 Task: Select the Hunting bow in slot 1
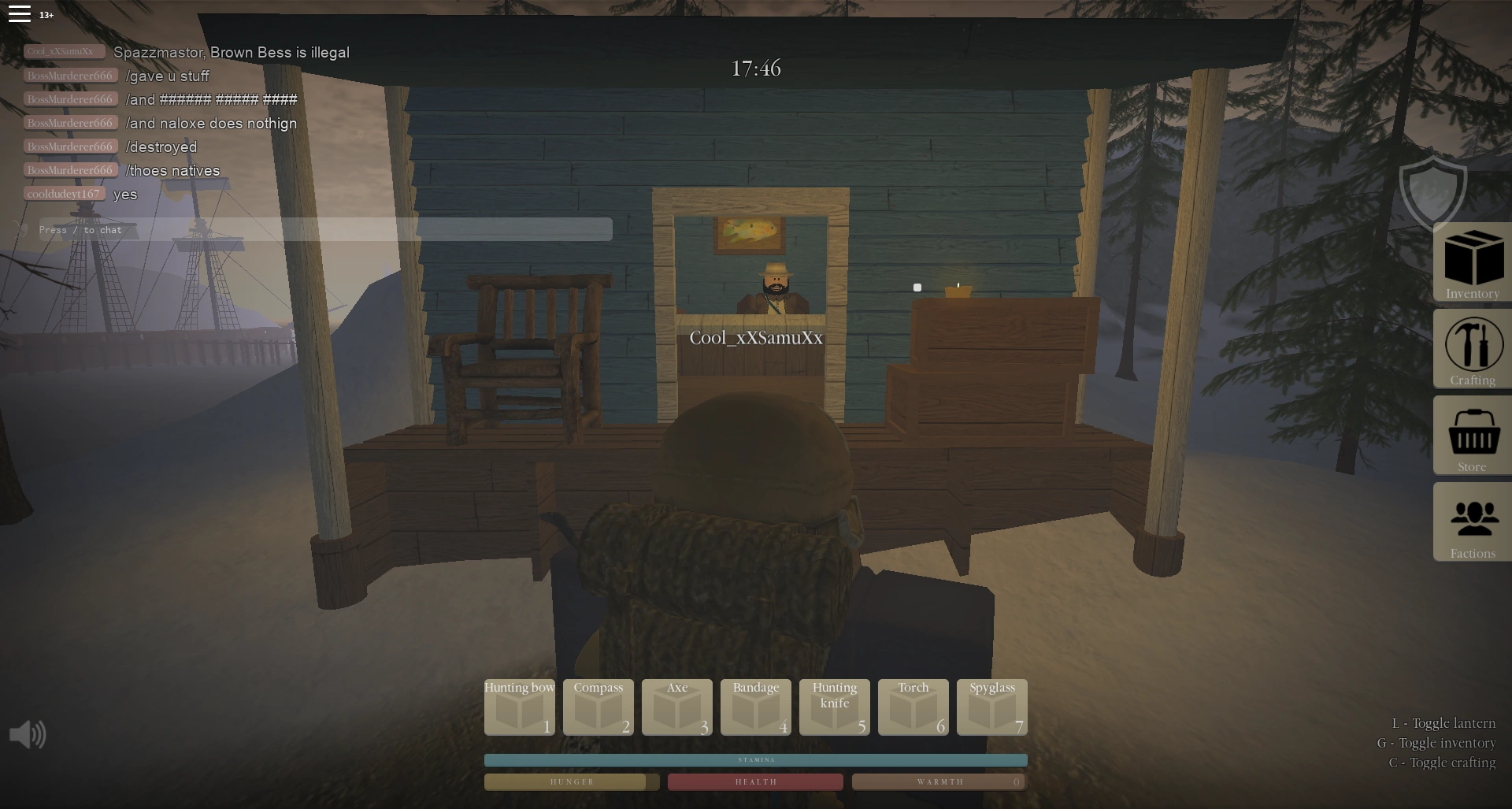pyautogui.click(x=519, y=707)
